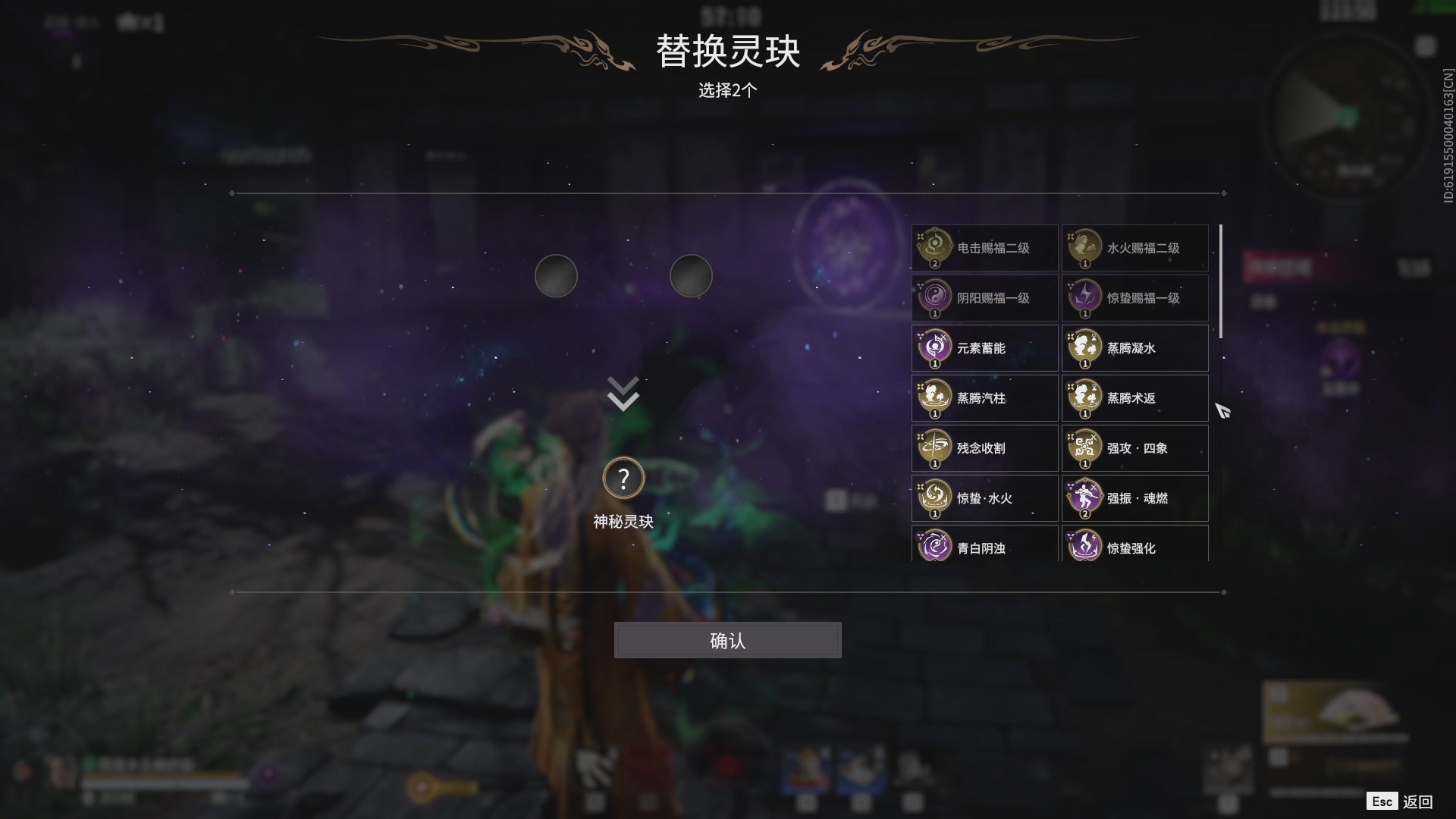Viewport: 1456px width, 819px height.
Task: Click the 神秘灵玦 question mark icon
Action: point(623,477)
